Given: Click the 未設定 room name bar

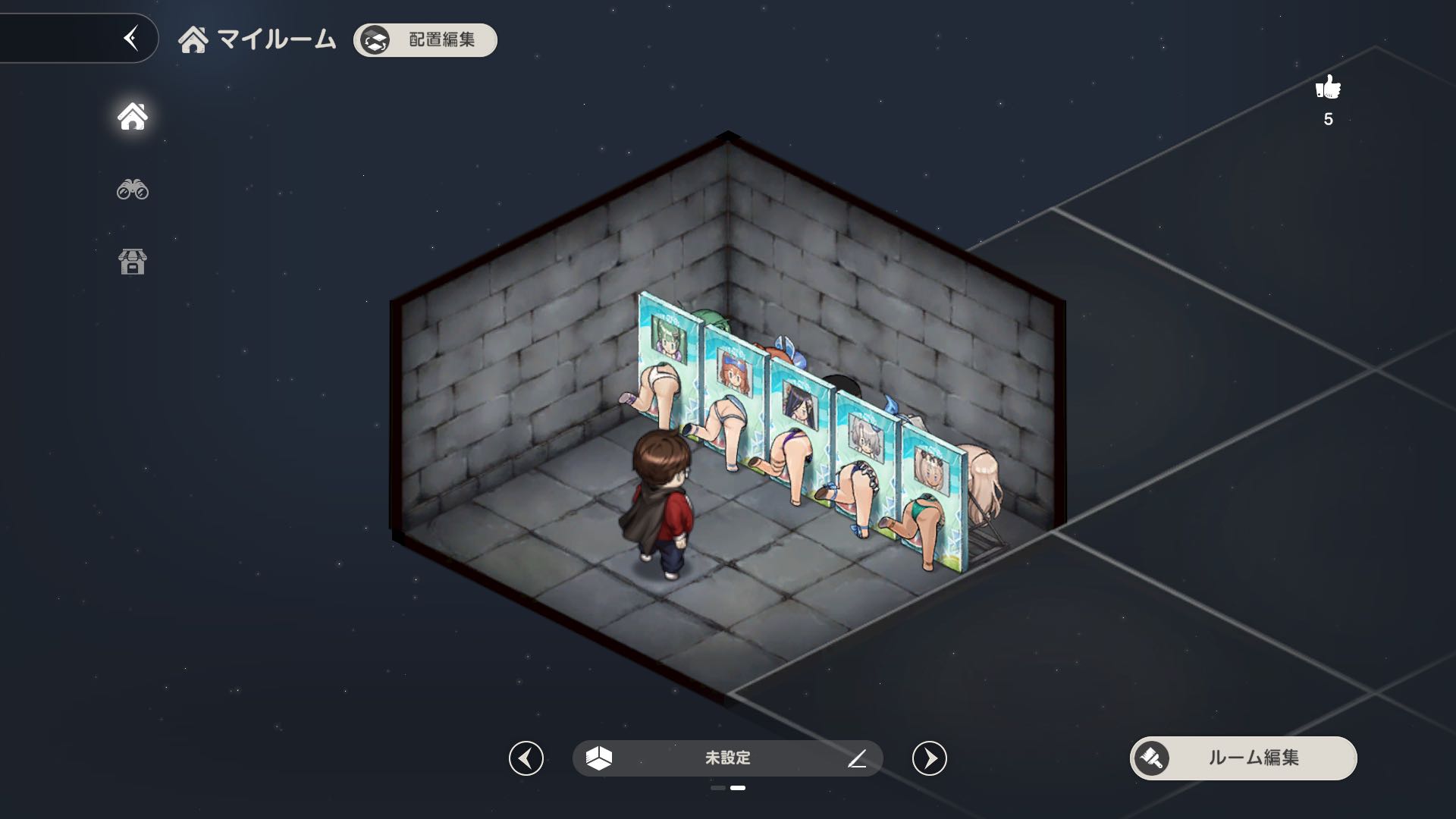Looking at the screenshot, I should tap(726, 758).
